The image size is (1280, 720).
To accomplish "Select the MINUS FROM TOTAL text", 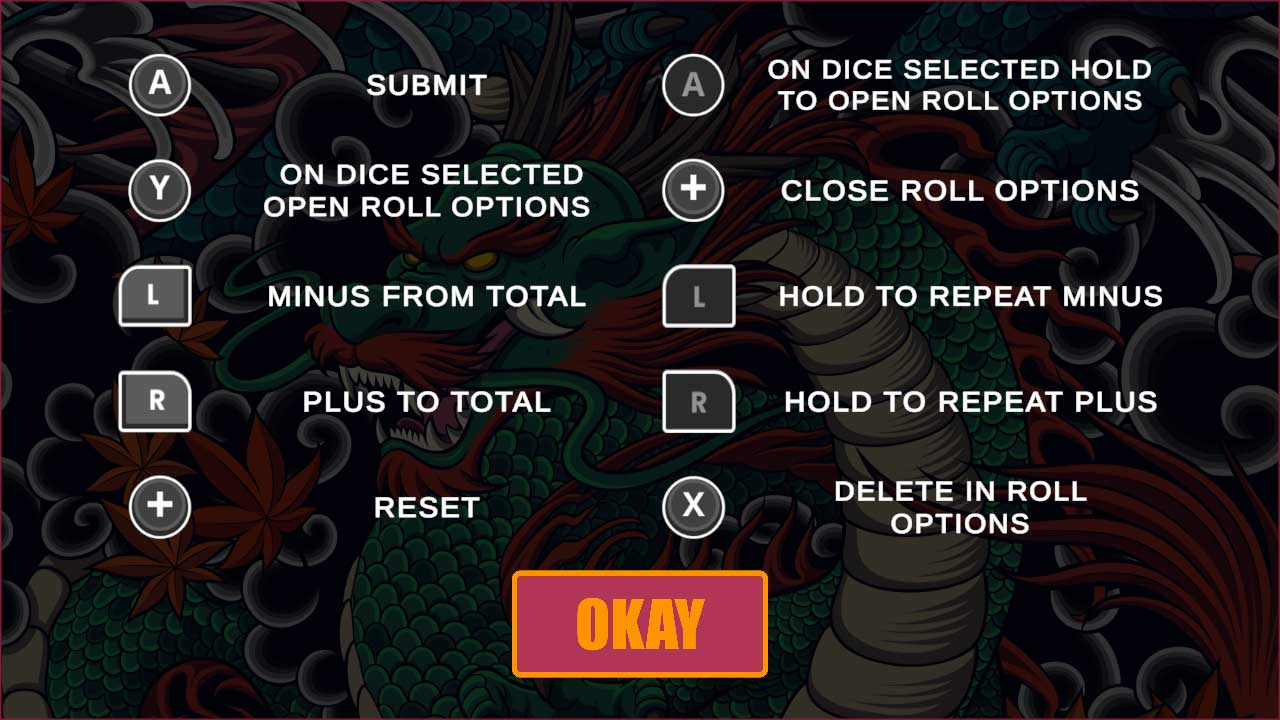I will [x=426, y=297].
